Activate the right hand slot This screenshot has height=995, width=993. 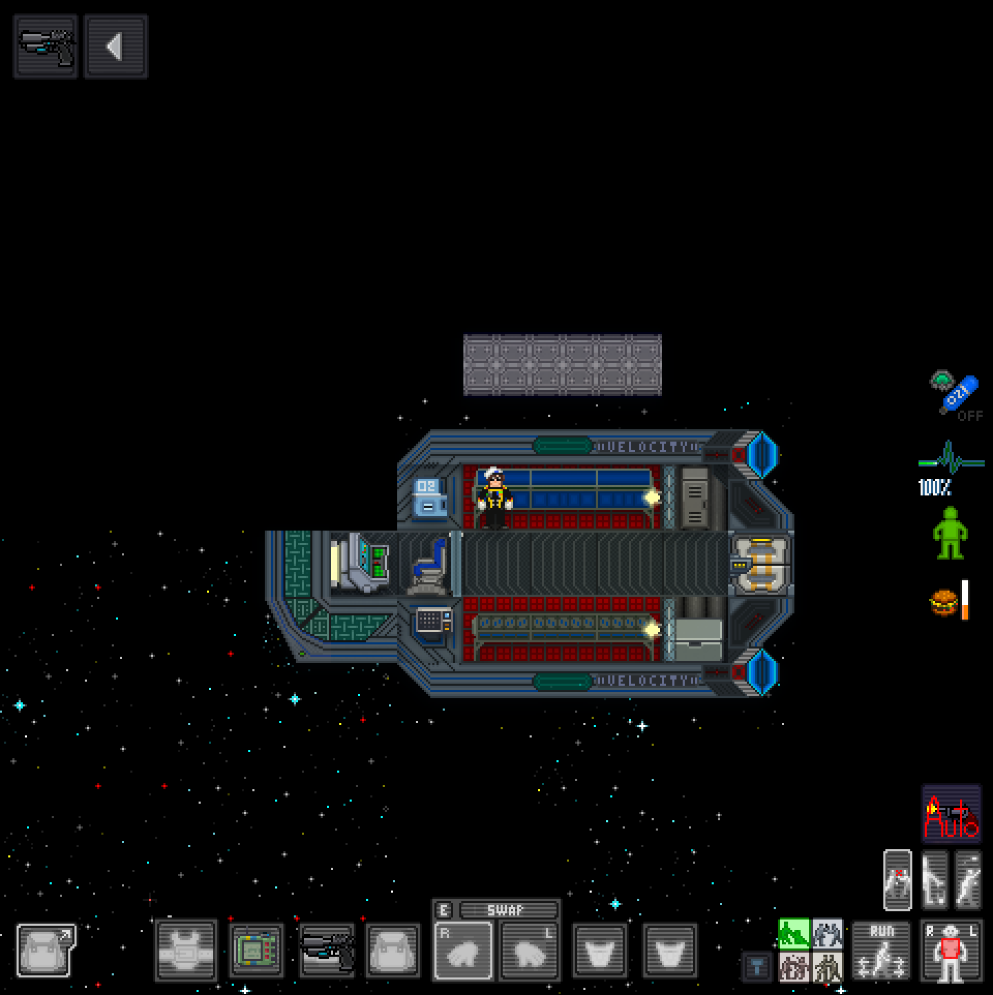click(464, 950)
